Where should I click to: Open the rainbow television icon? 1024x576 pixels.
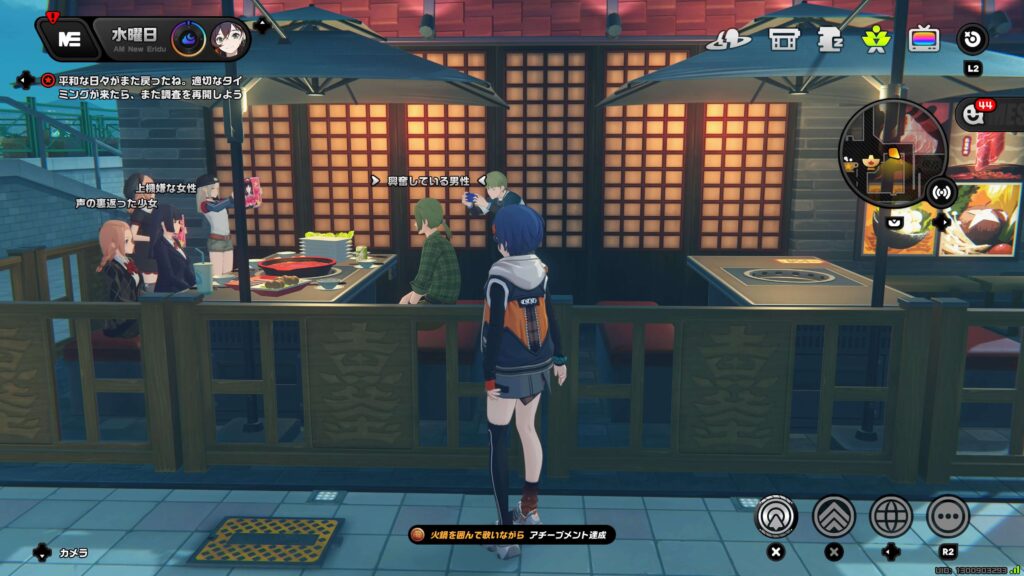(x=923, y=39)
